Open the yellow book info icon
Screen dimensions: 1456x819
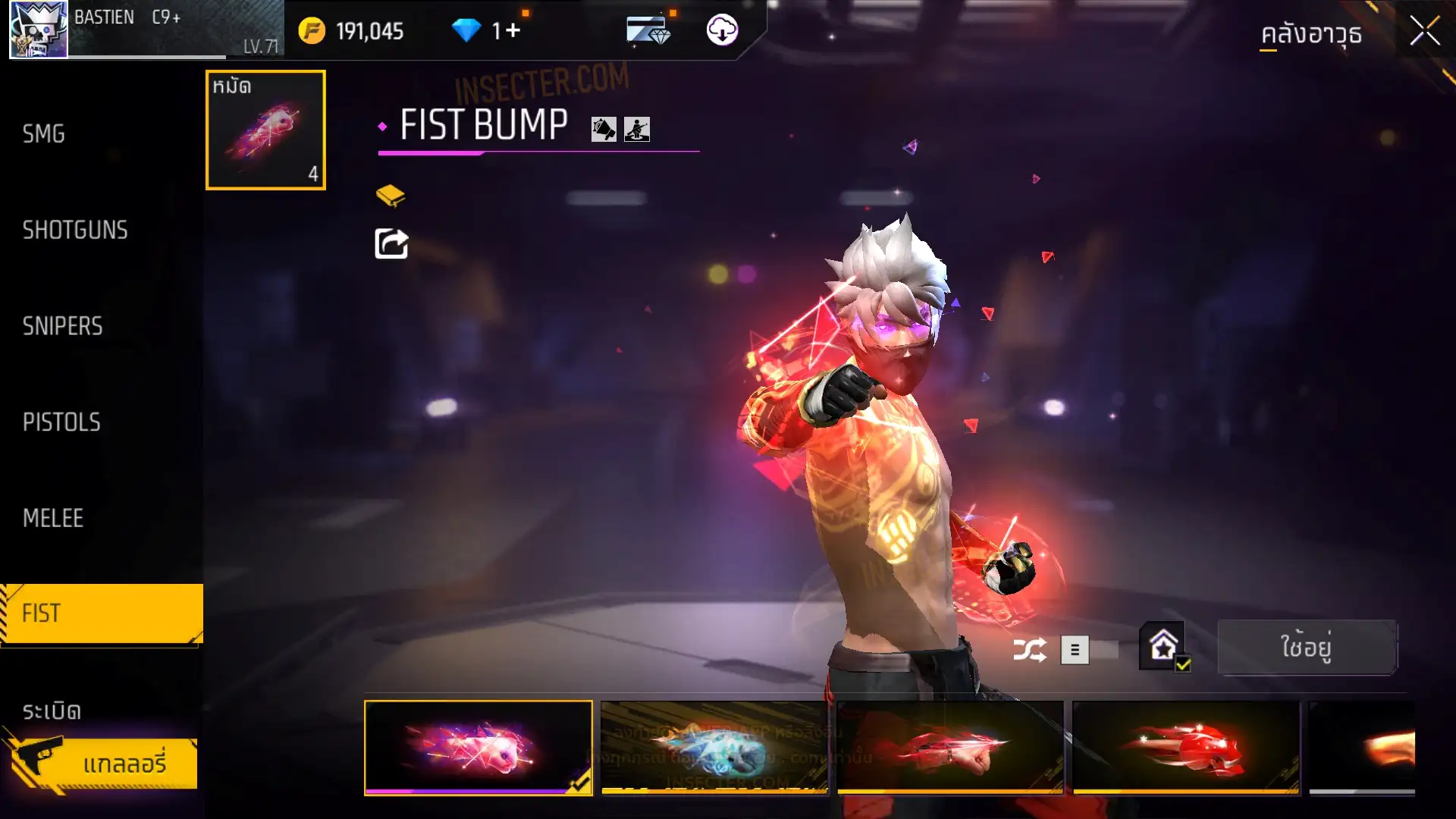pos(391,196)
